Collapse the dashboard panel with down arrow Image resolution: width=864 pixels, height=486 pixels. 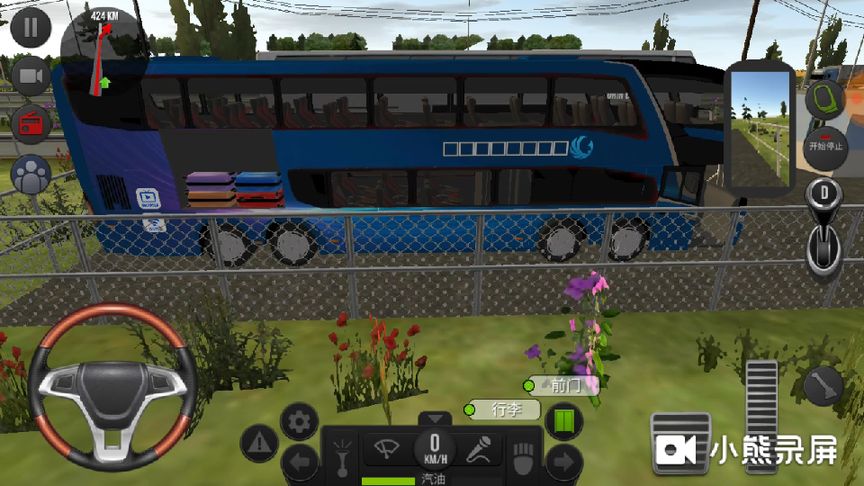point(434,419)
